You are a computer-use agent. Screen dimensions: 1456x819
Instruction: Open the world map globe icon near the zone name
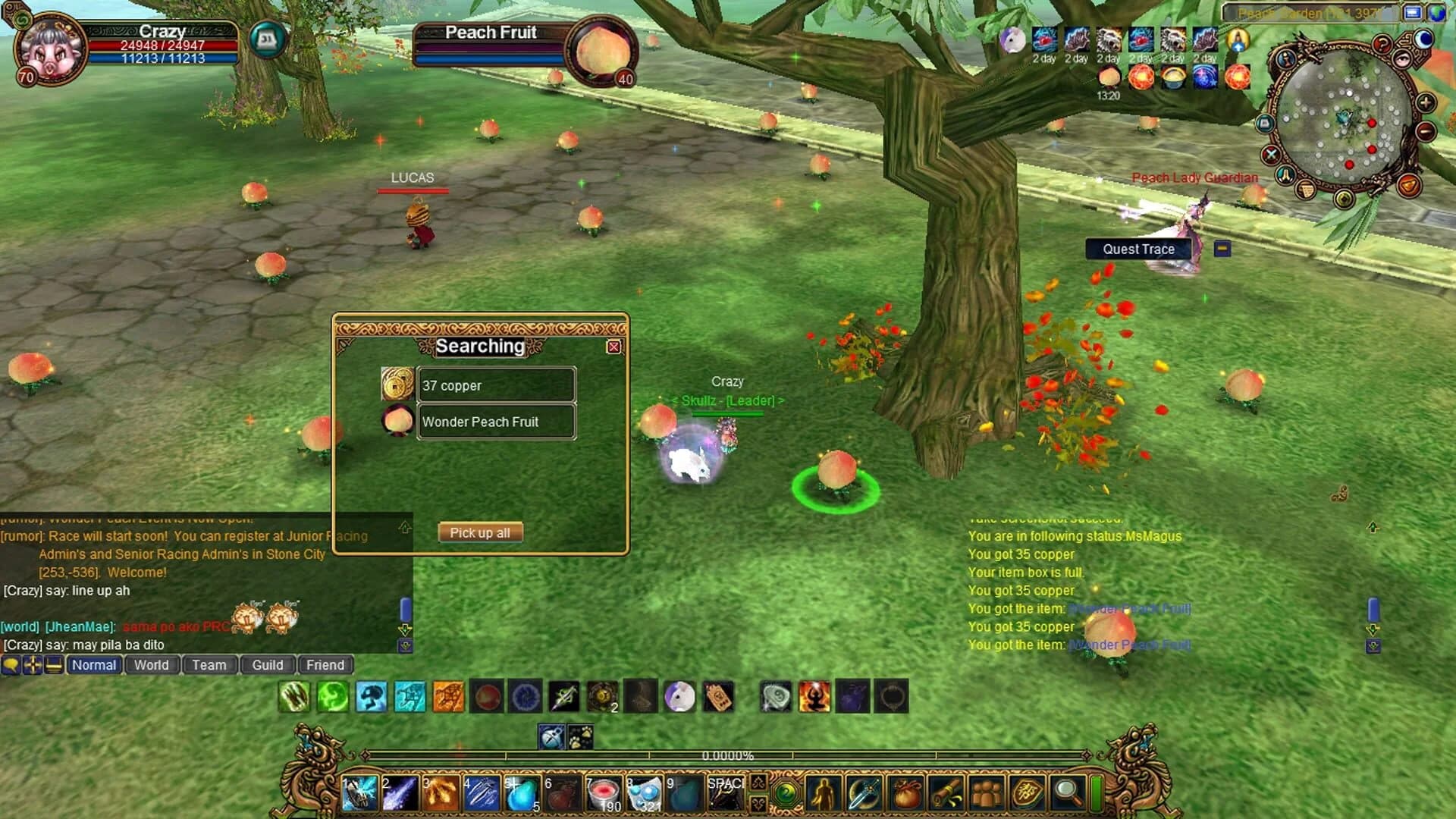pos(1437,14)
